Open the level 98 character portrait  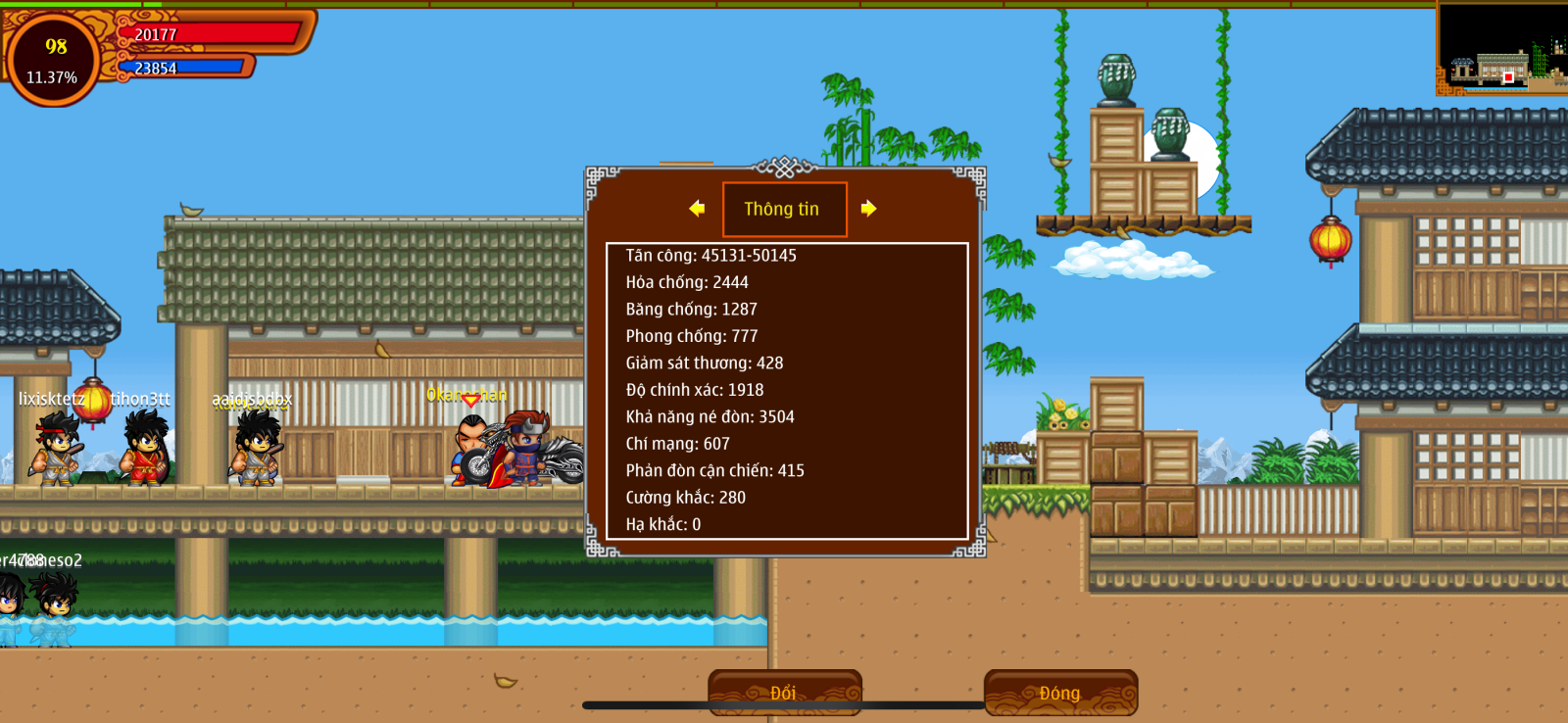pos(53,60)
